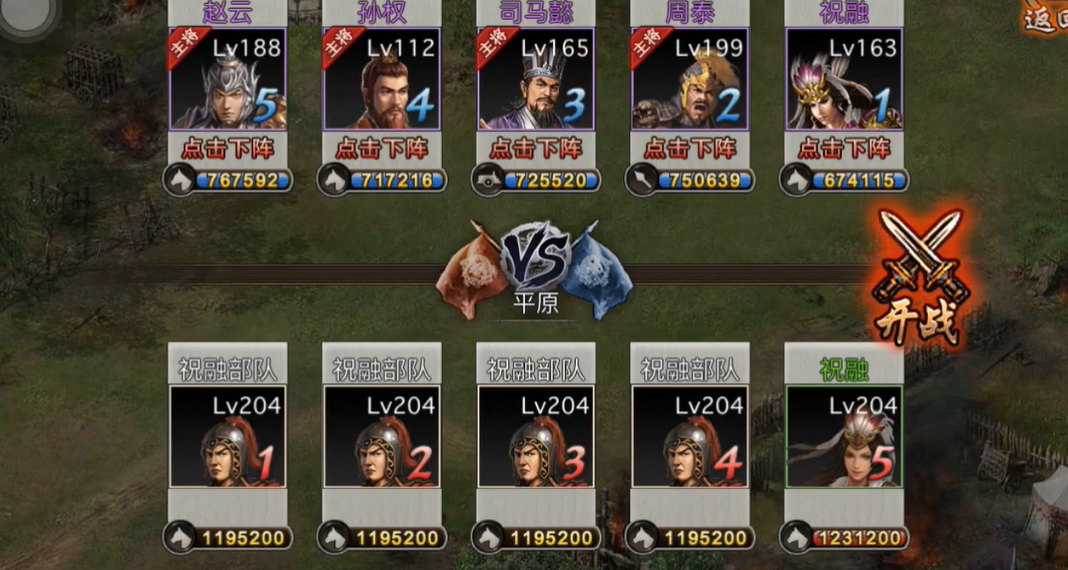The height and width of the screenshot is (570, 1068).
Task: Inspect enemy 祝融部队 unit numbered 1
Action: pos(228,437)
